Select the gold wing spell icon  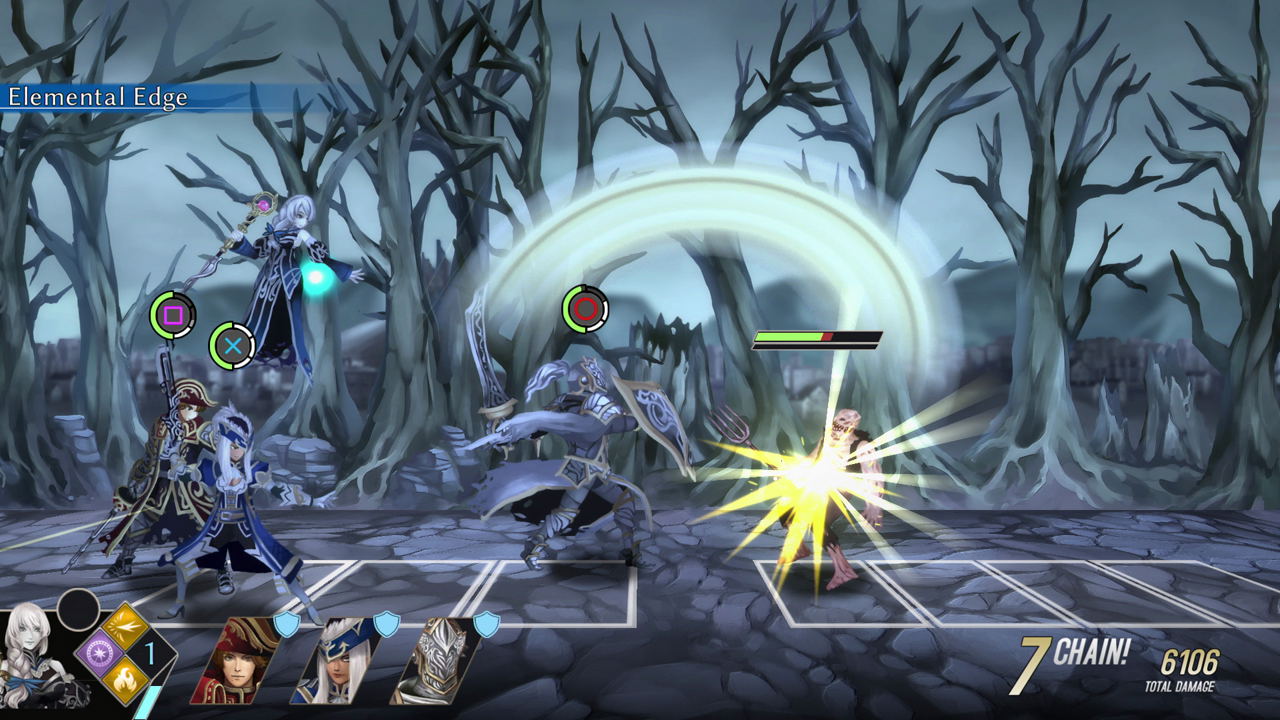(124, 627)
